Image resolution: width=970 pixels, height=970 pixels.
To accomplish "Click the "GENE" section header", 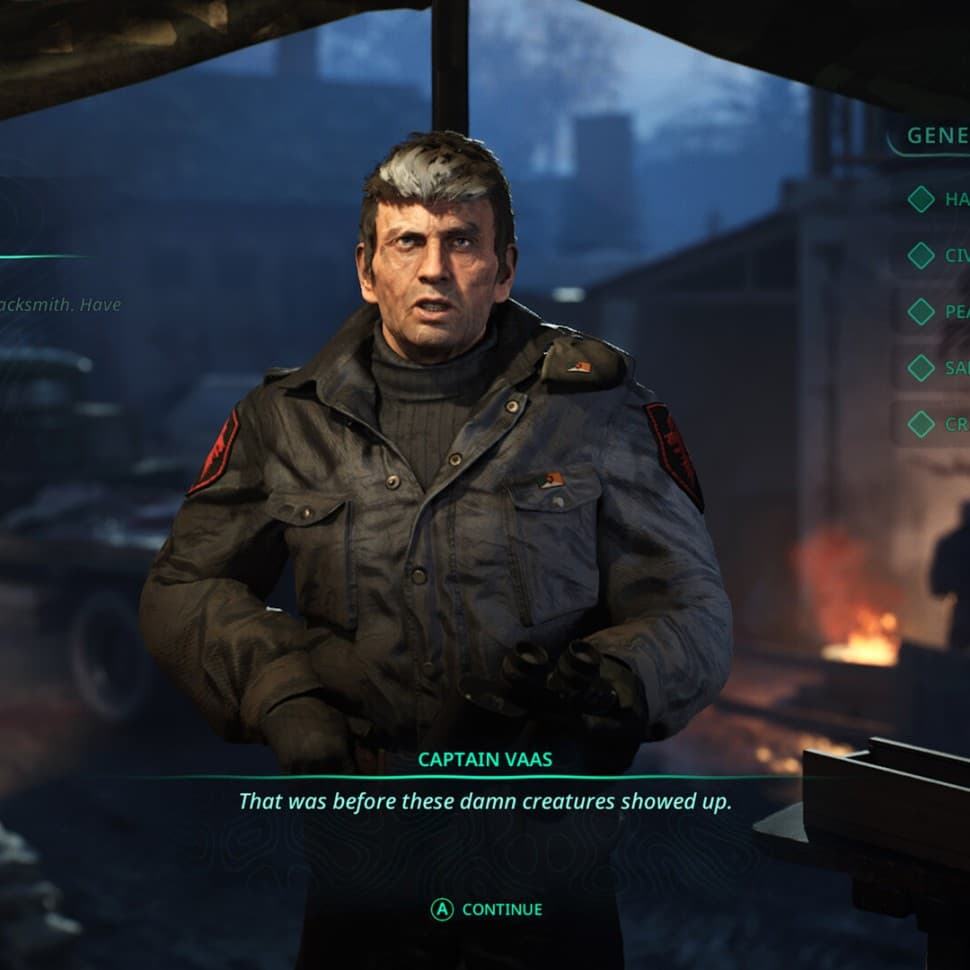I will point(936,136).
